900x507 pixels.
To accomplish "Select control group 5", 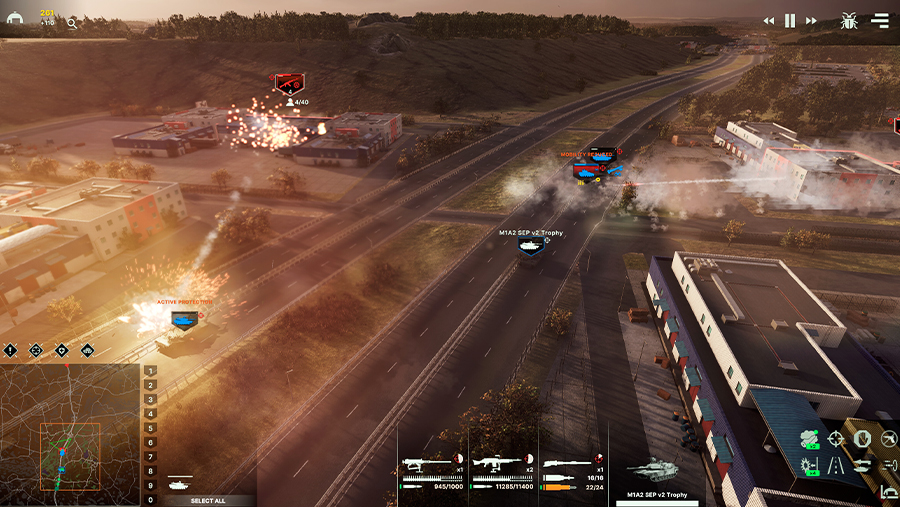I will (151, 428).
